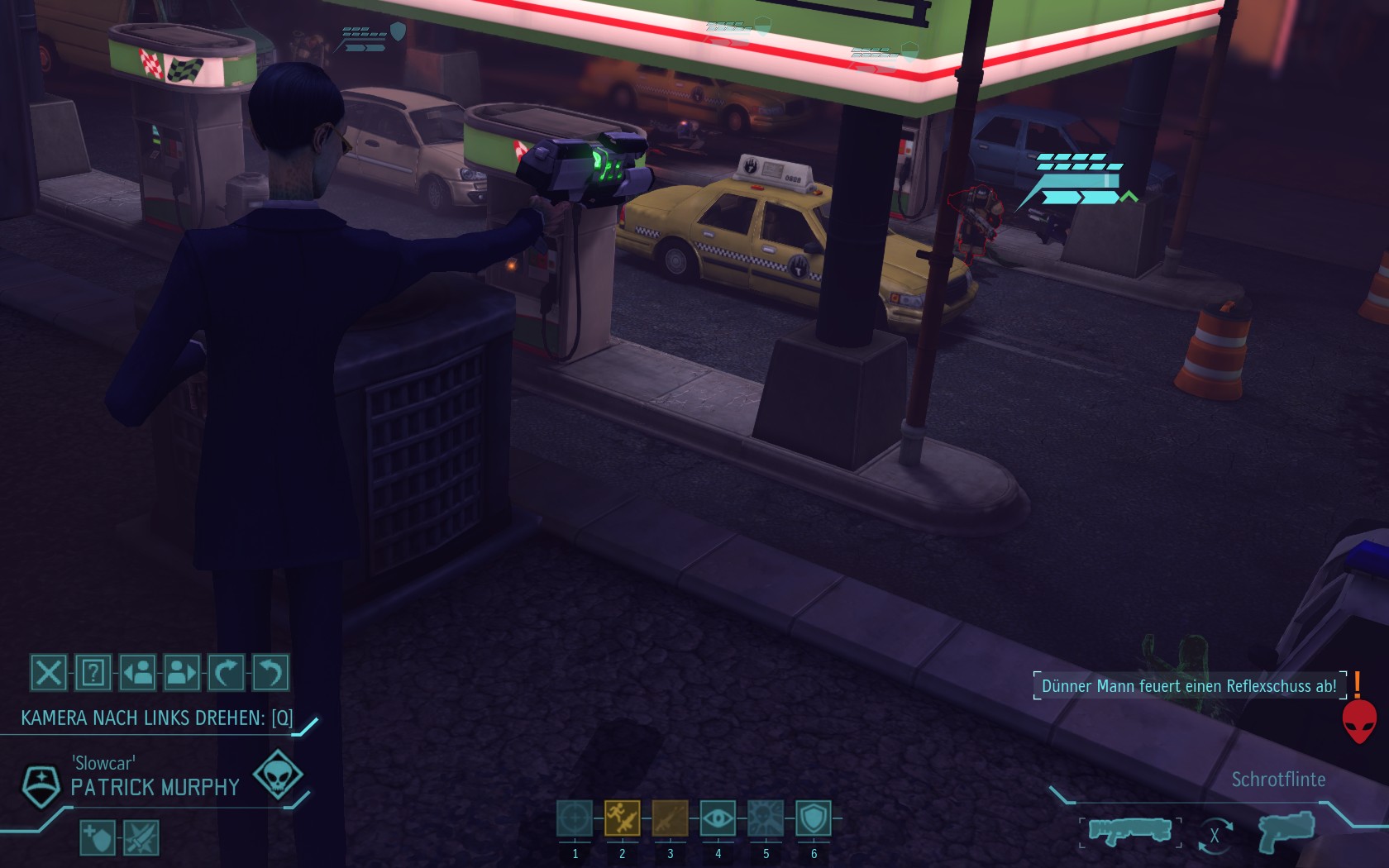Activate the Hunker Down shield ability
1389x868 pixels.
[814, 818]
